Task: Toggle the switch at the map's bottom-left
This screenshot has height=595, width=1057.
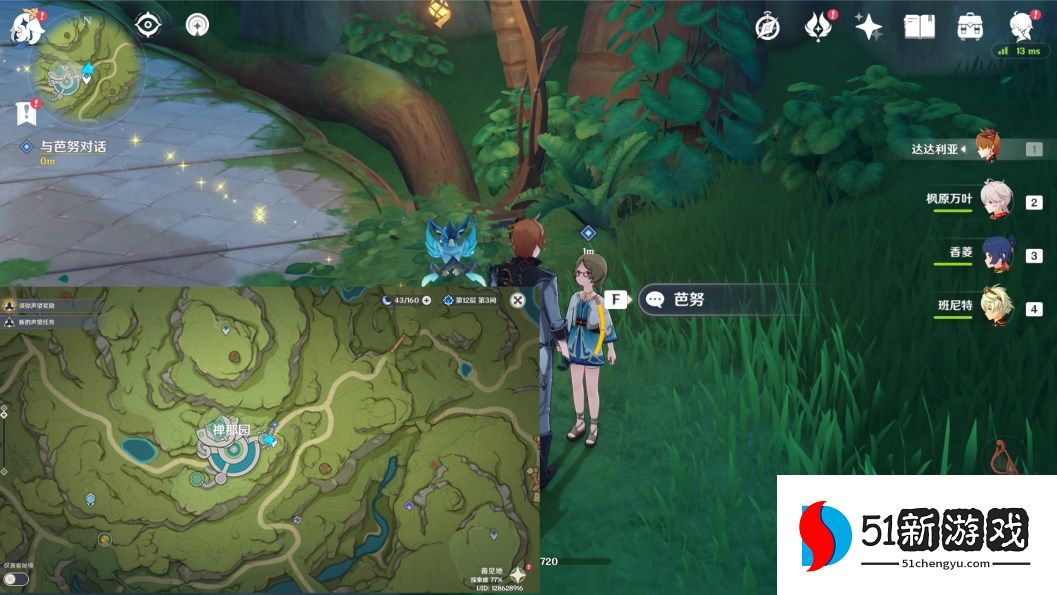Action: (14, 579)
